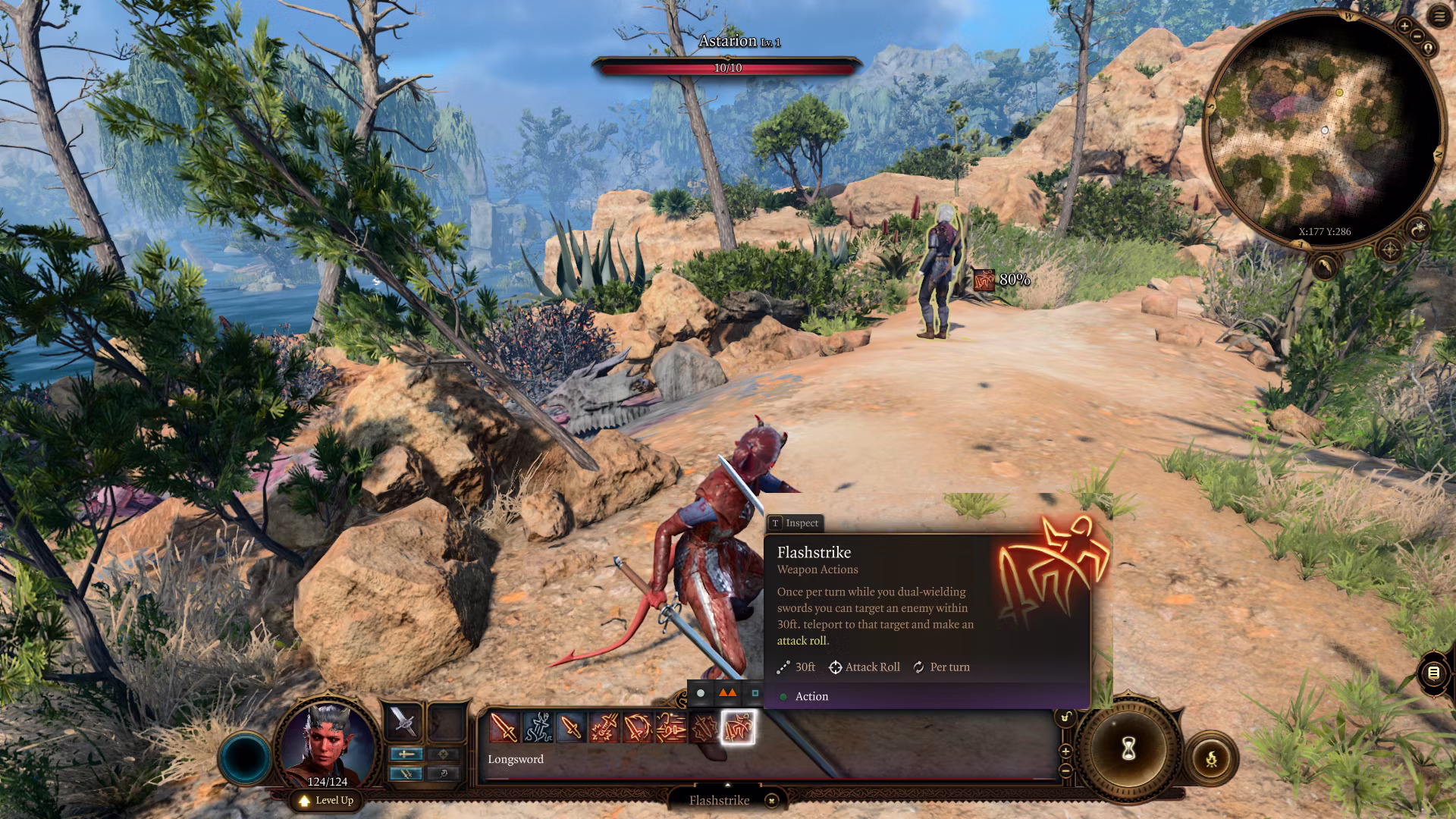The height and width of the screenshot is (819, 1456).
Task: End turn with the hourglass button
Action: pyautogui.click(x=1128, y=749)
